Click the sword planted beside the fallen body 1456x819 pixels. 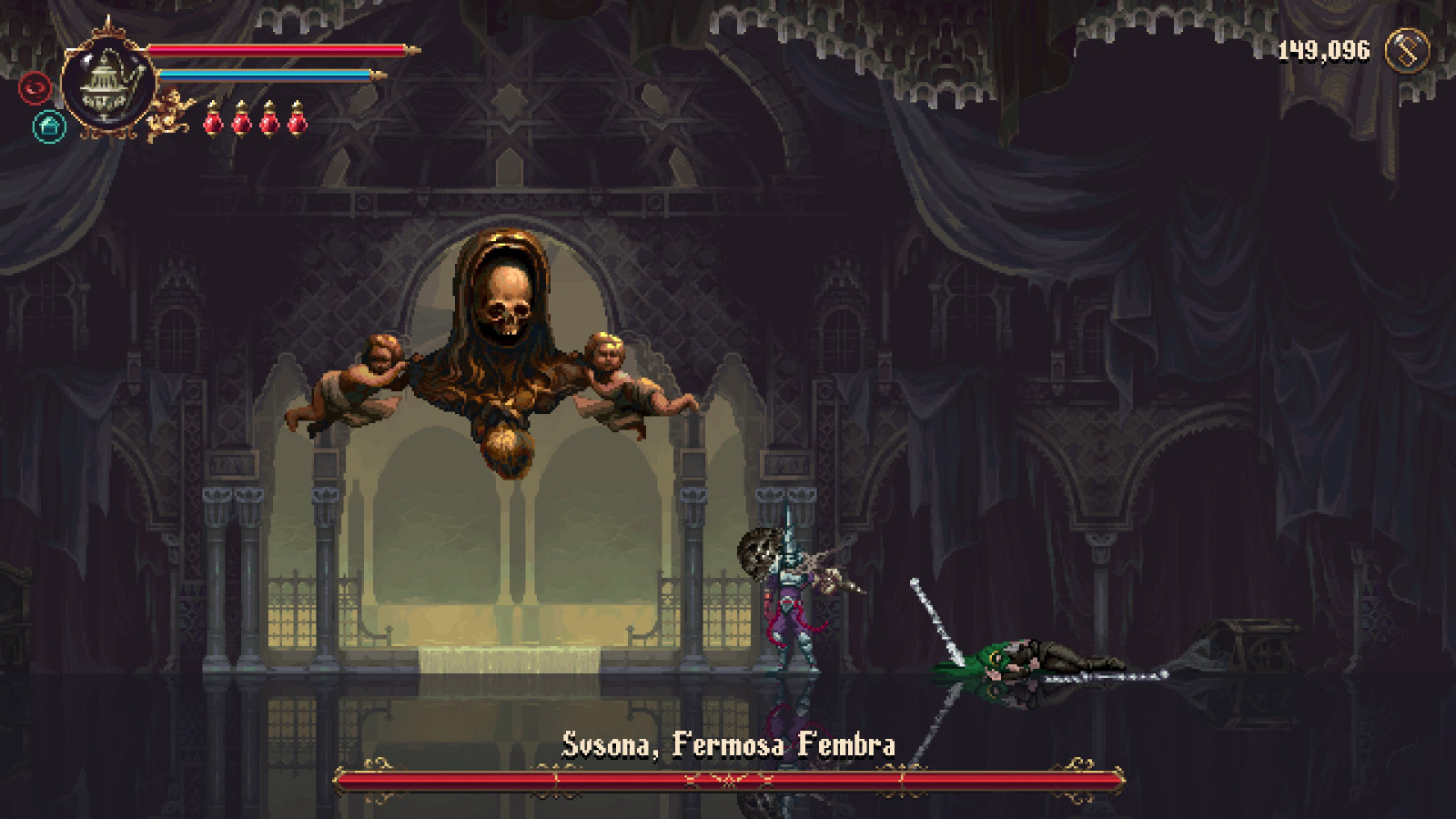pos(937,619)
